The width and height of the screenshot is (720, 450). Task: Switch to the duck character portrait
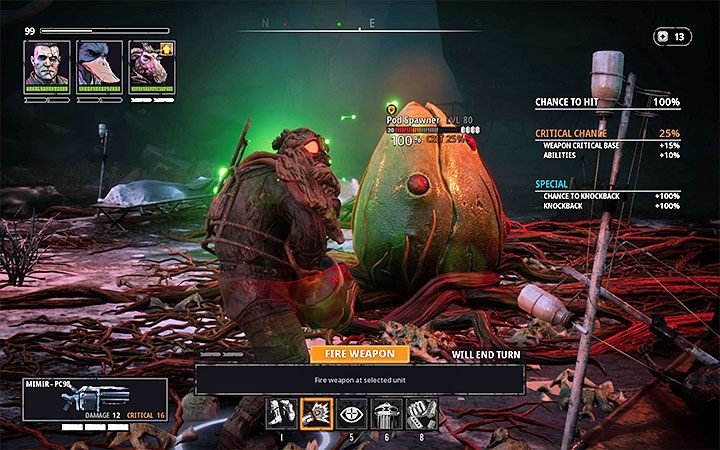pyautogui.click(x=99, y=65)
